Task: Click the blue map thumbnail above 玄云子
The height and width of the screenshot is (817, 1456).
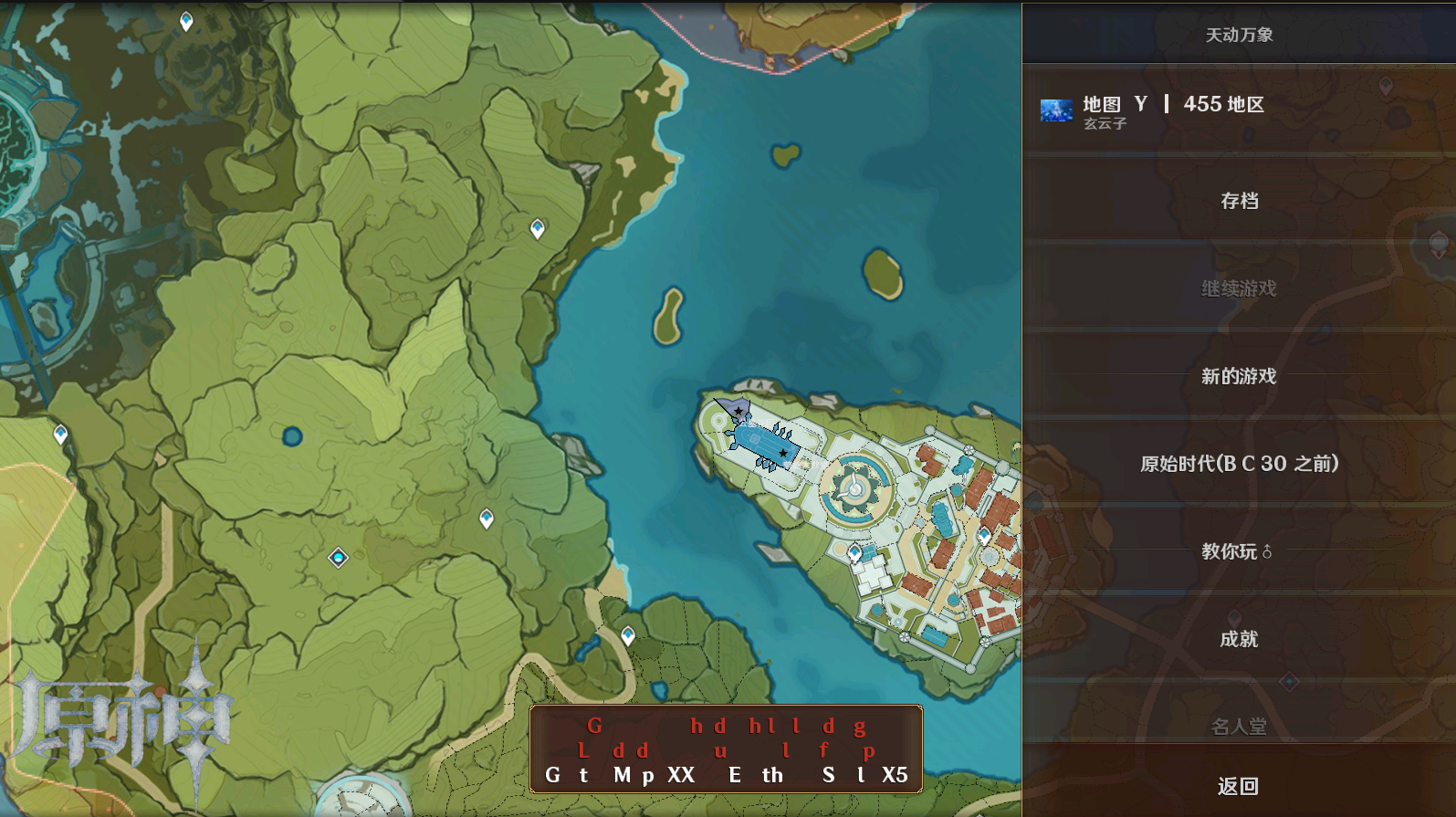Action: (x=1057, y=111)
